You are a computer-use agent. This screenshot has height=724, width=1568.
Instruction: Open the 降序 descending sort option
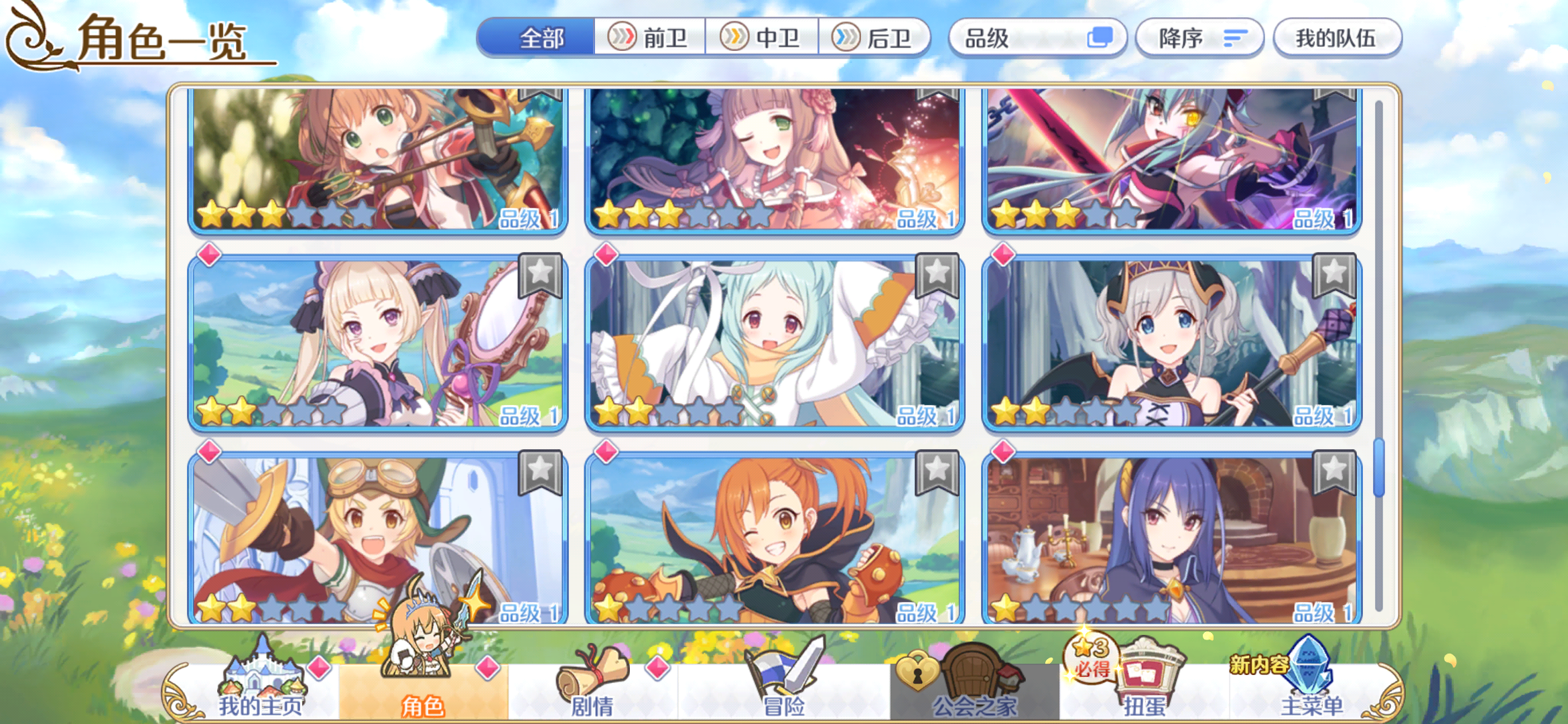[x=1199, y=38]
